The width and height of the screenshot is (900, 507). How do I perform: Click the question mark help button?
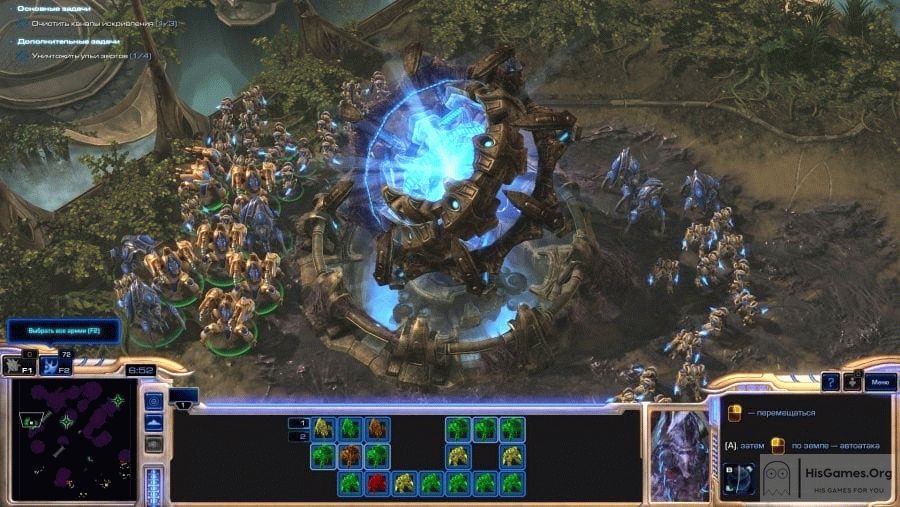click(x=830, y=381)
